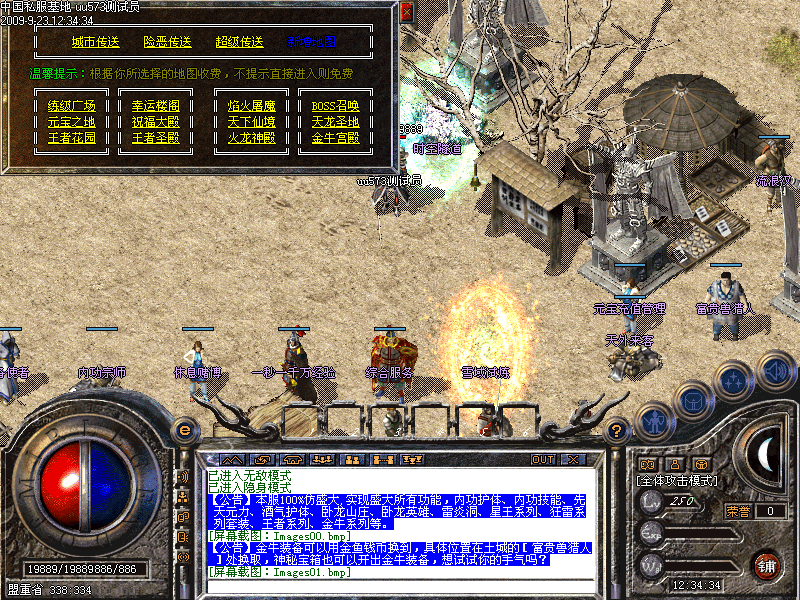Click the OUT button above the chat
This screenshot has height=600, width=800.
point(543,459)
